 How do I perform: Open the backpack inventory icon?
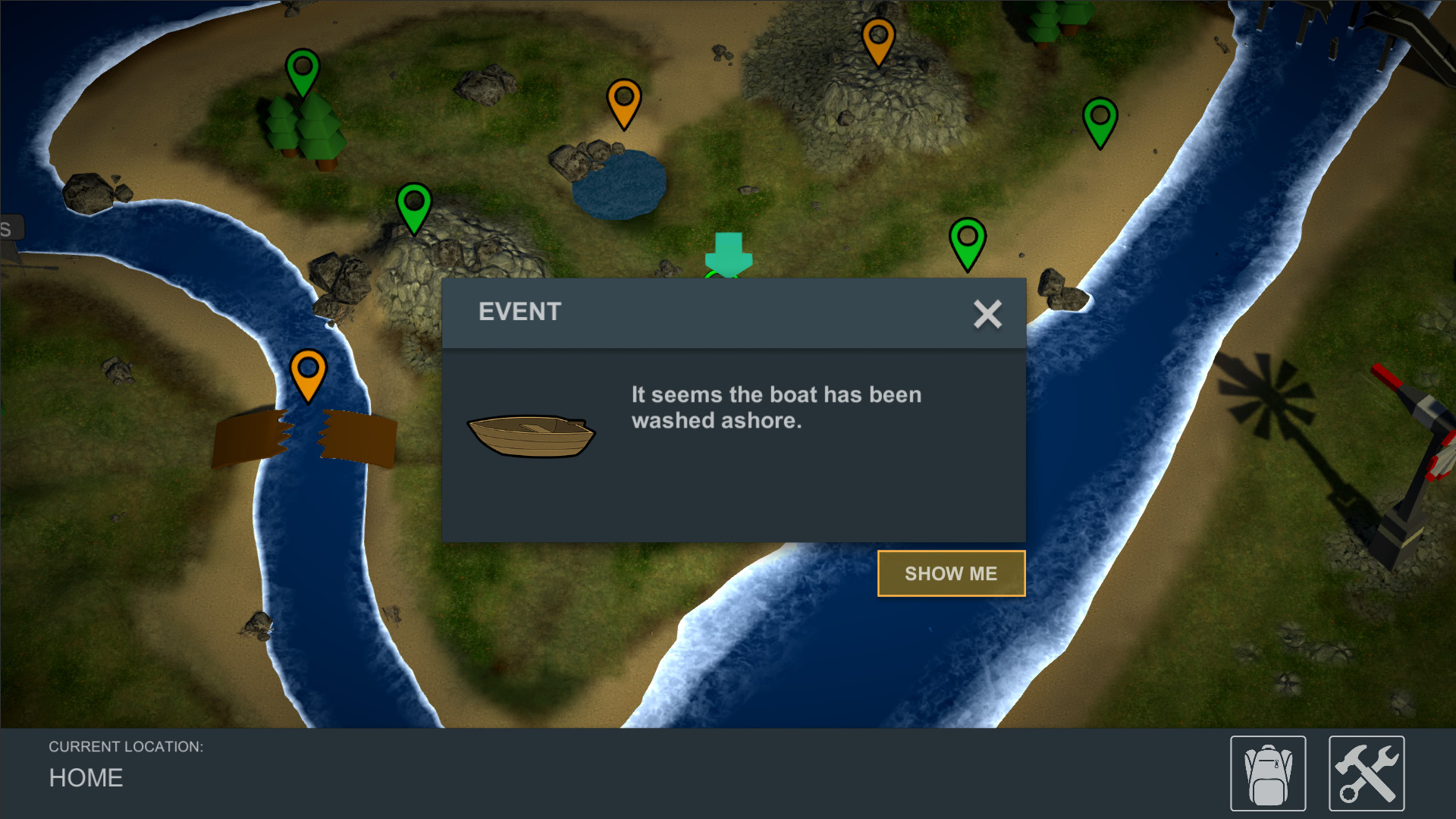click(1267, 771)
